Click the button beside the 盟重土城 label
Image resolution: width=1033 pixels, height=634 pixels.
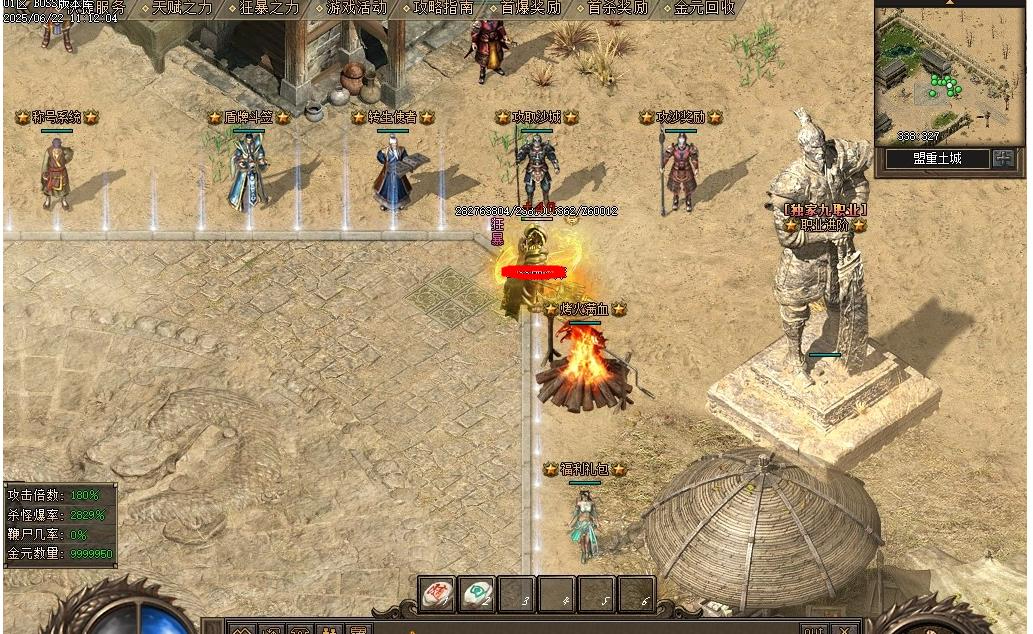coord(1003,159)
